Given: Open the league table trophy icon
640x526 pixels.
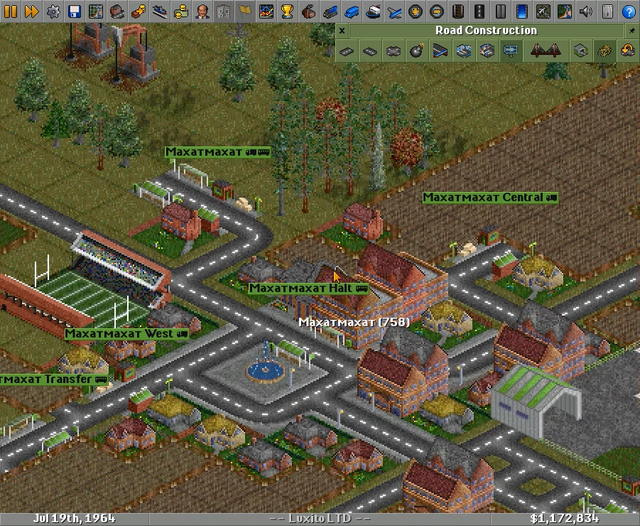Looking at the screenshot, I should coord(288,11).
